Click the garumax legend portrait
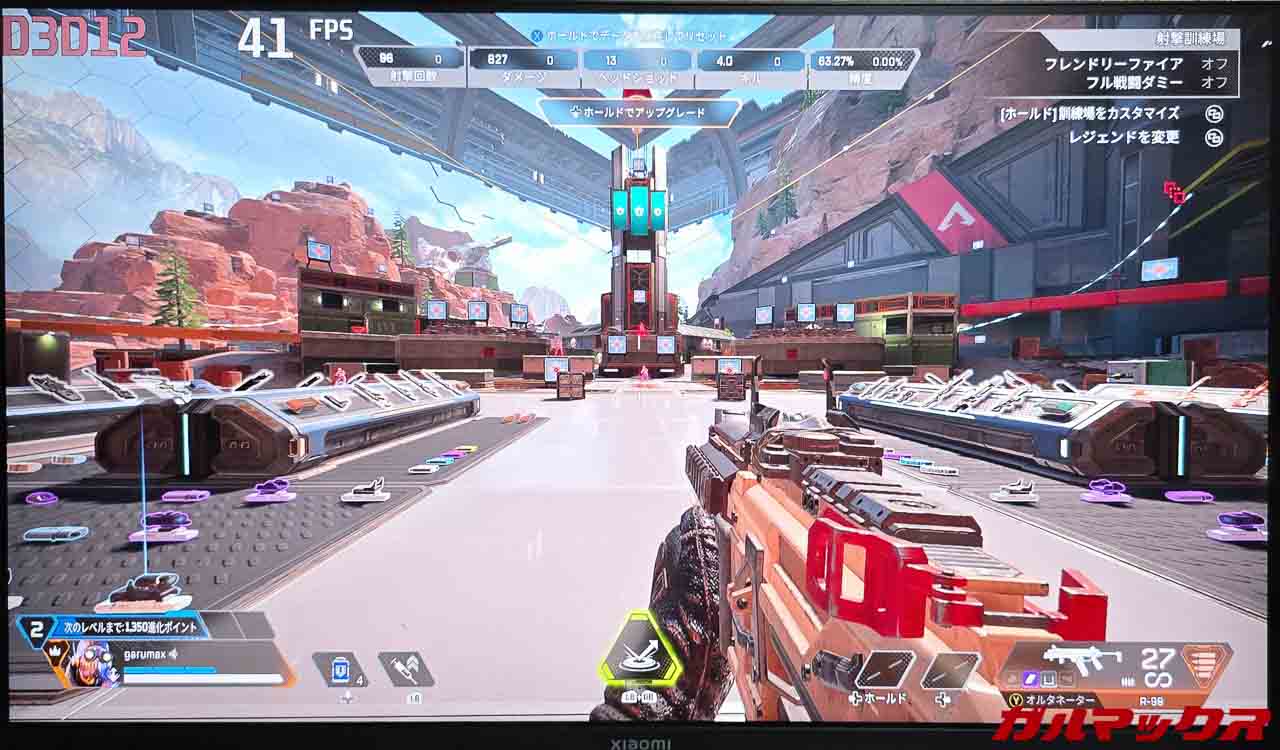 (x=95, y=663)
